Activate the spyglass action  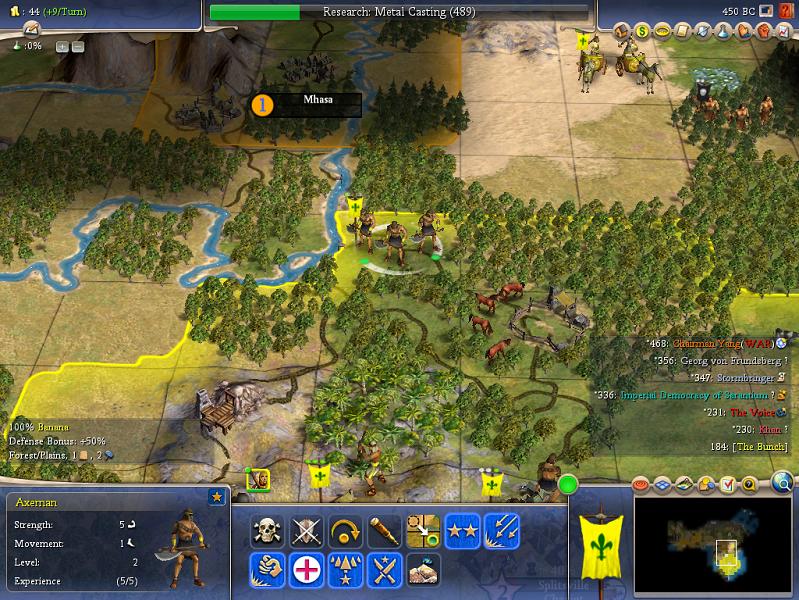tap(384, 530)
